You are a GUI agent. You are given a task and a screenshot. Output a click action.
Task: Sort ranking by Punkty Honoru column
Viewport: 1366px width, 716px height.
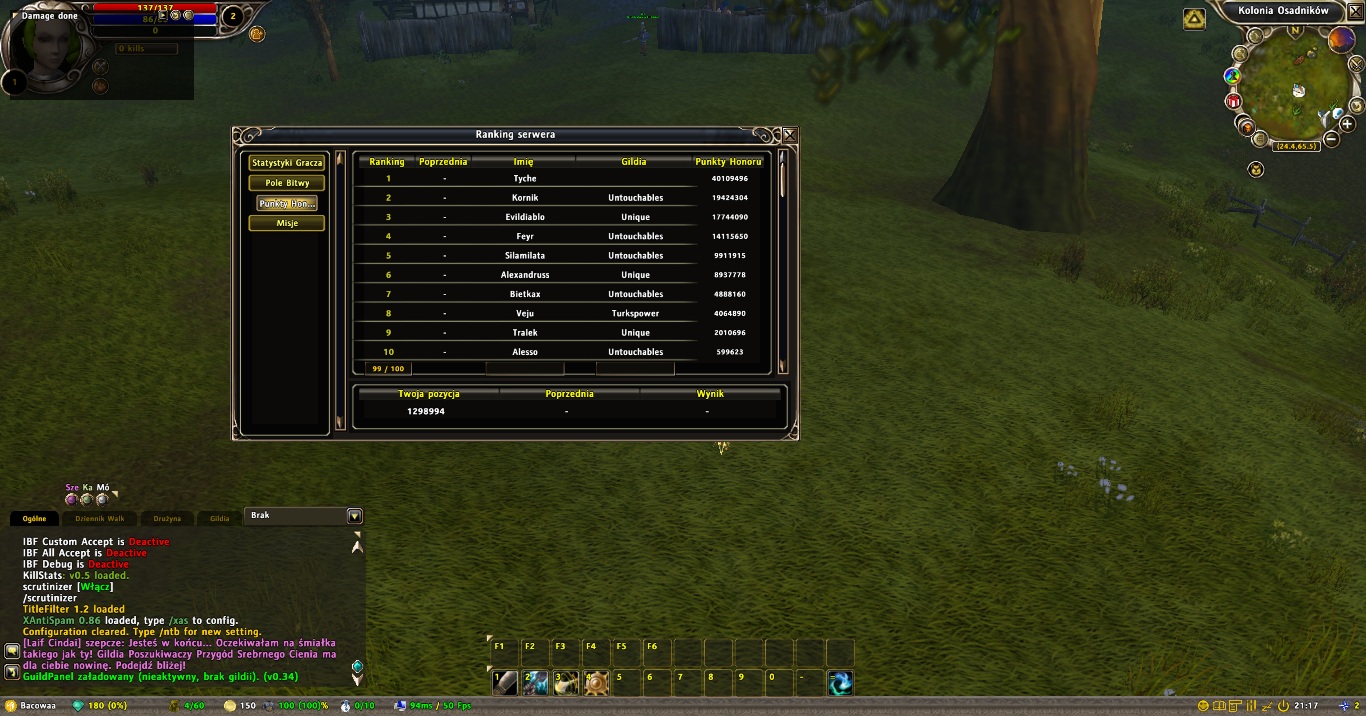pyautogui.click(x=728, y=162)
